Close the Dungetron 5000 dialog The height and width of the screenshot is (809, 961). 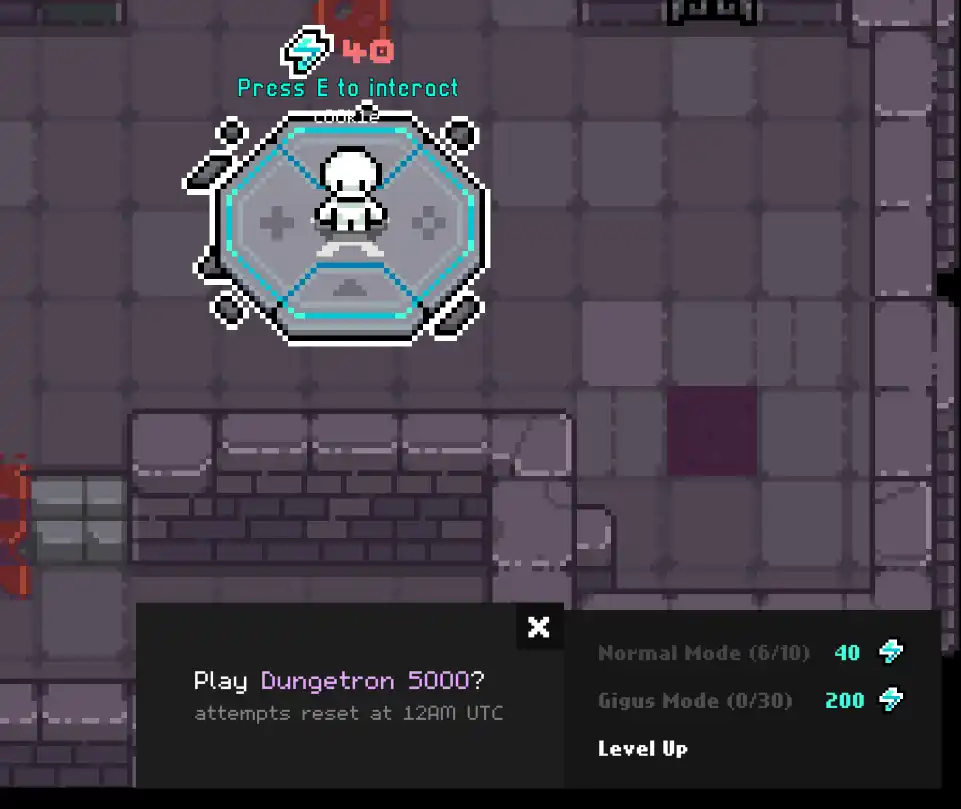point(539,627)
